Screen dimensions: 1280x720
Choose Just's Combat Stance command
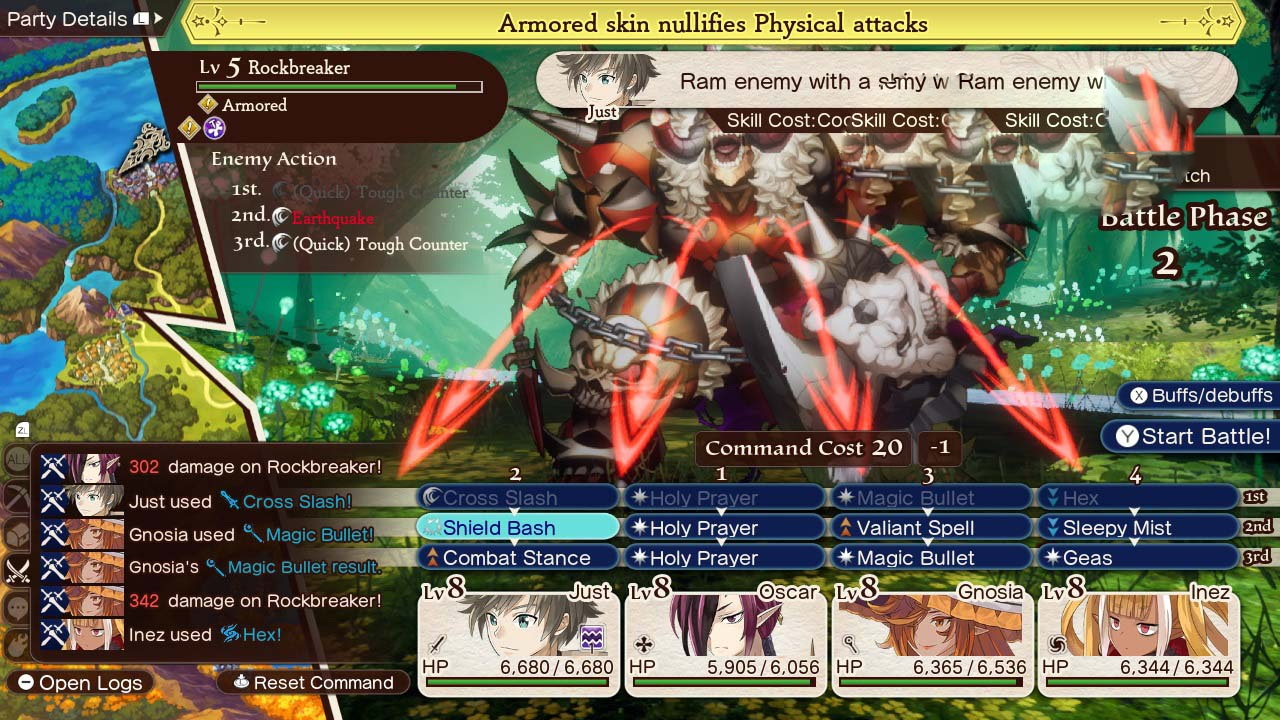[517, 558]
